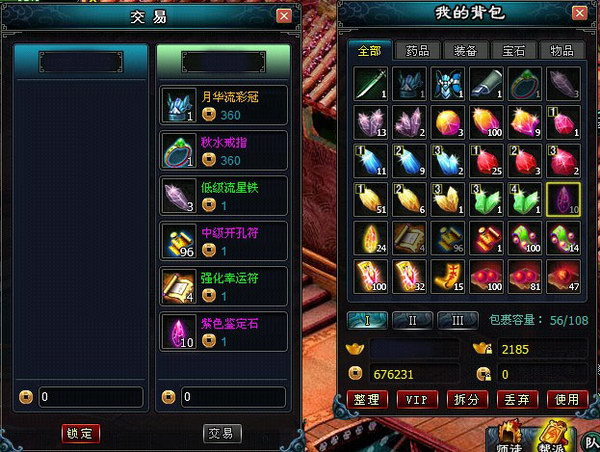Click the red 锁定 lock button

(79, 433)
